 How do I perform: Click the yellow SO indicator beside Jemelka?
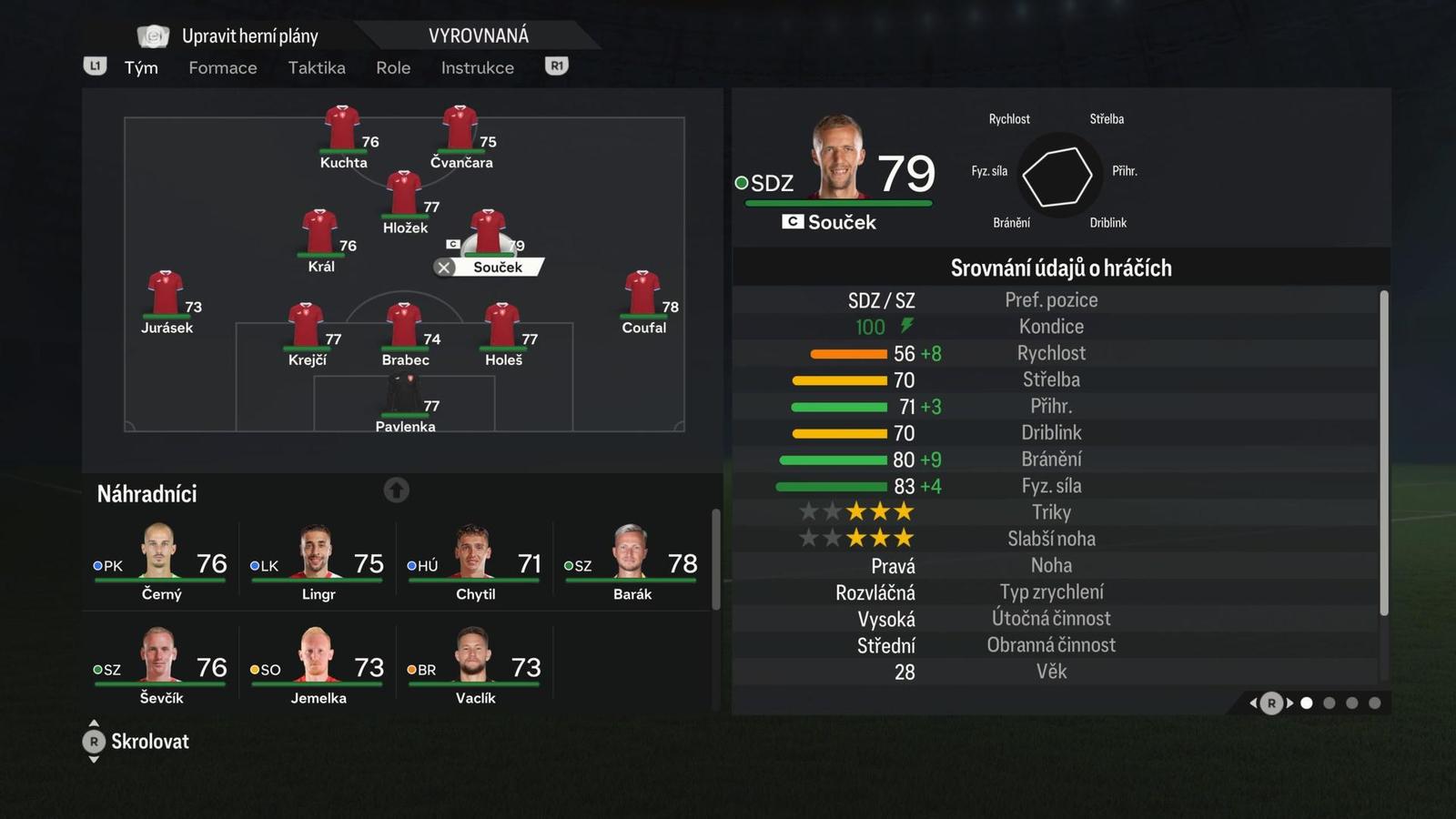coord(253,669)
